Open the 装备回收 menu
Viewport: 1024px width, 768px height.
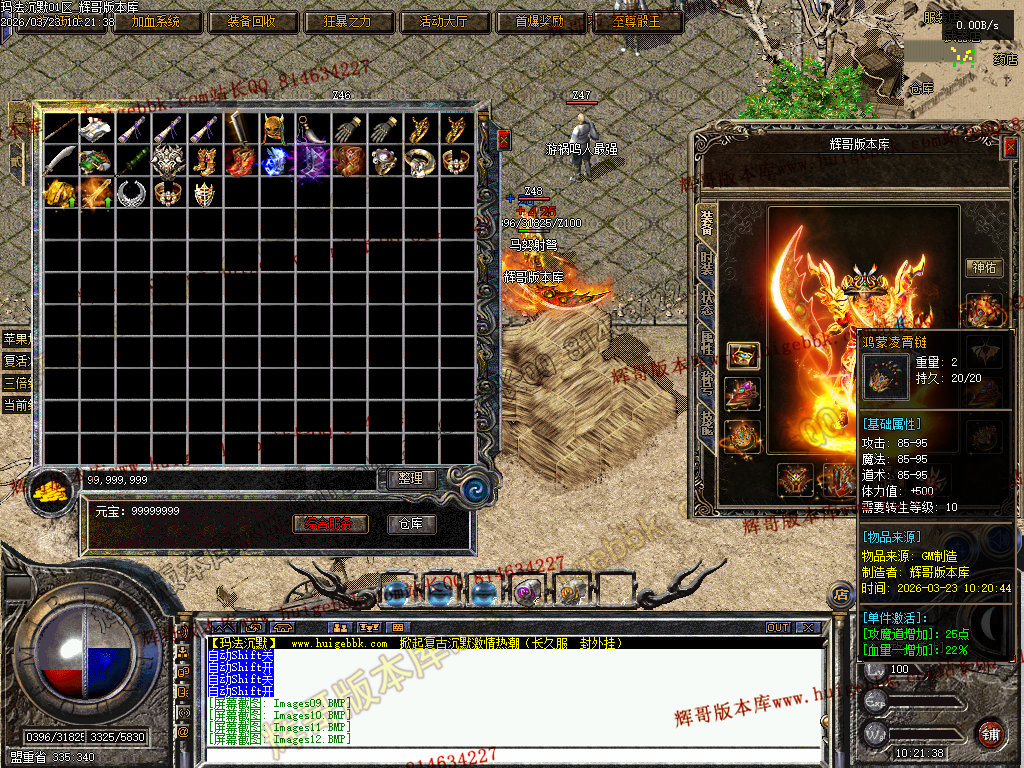251,21
